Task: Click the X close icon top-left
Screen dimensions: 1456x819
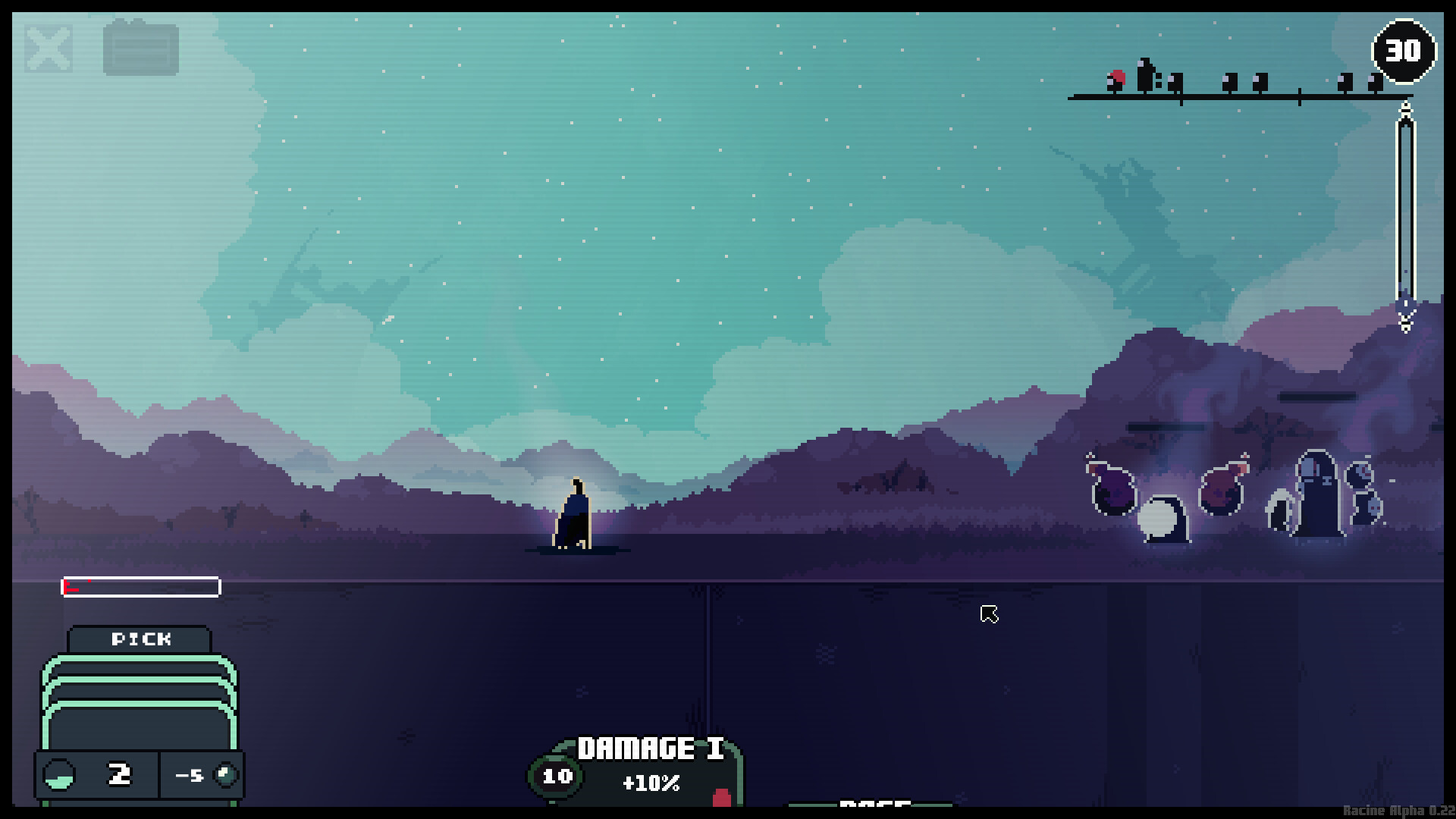Action: coord(47,47)
